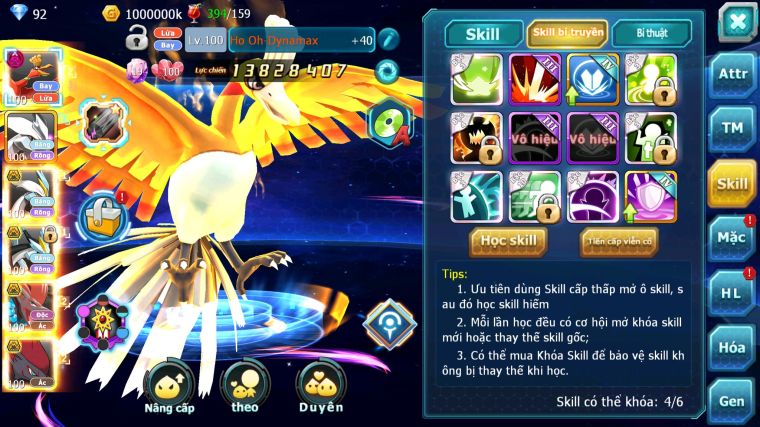
Task: Switch to the Bí thuật tab
Action: 651,33
